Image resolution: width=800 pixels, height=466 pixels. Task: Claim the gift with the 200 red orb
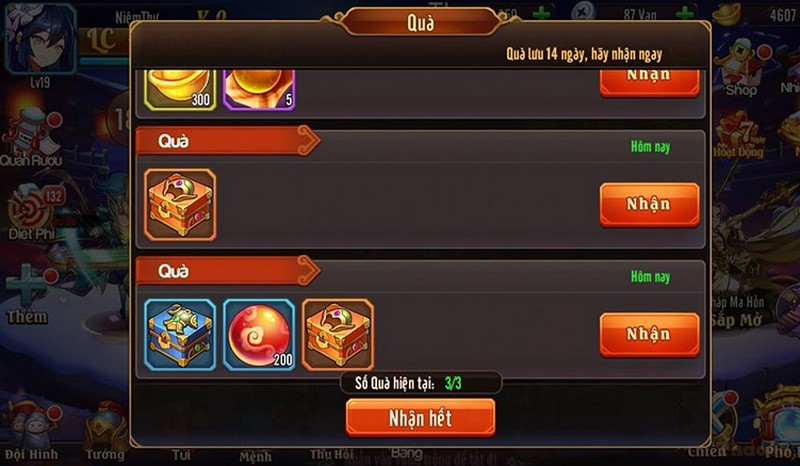pos(648,334)
